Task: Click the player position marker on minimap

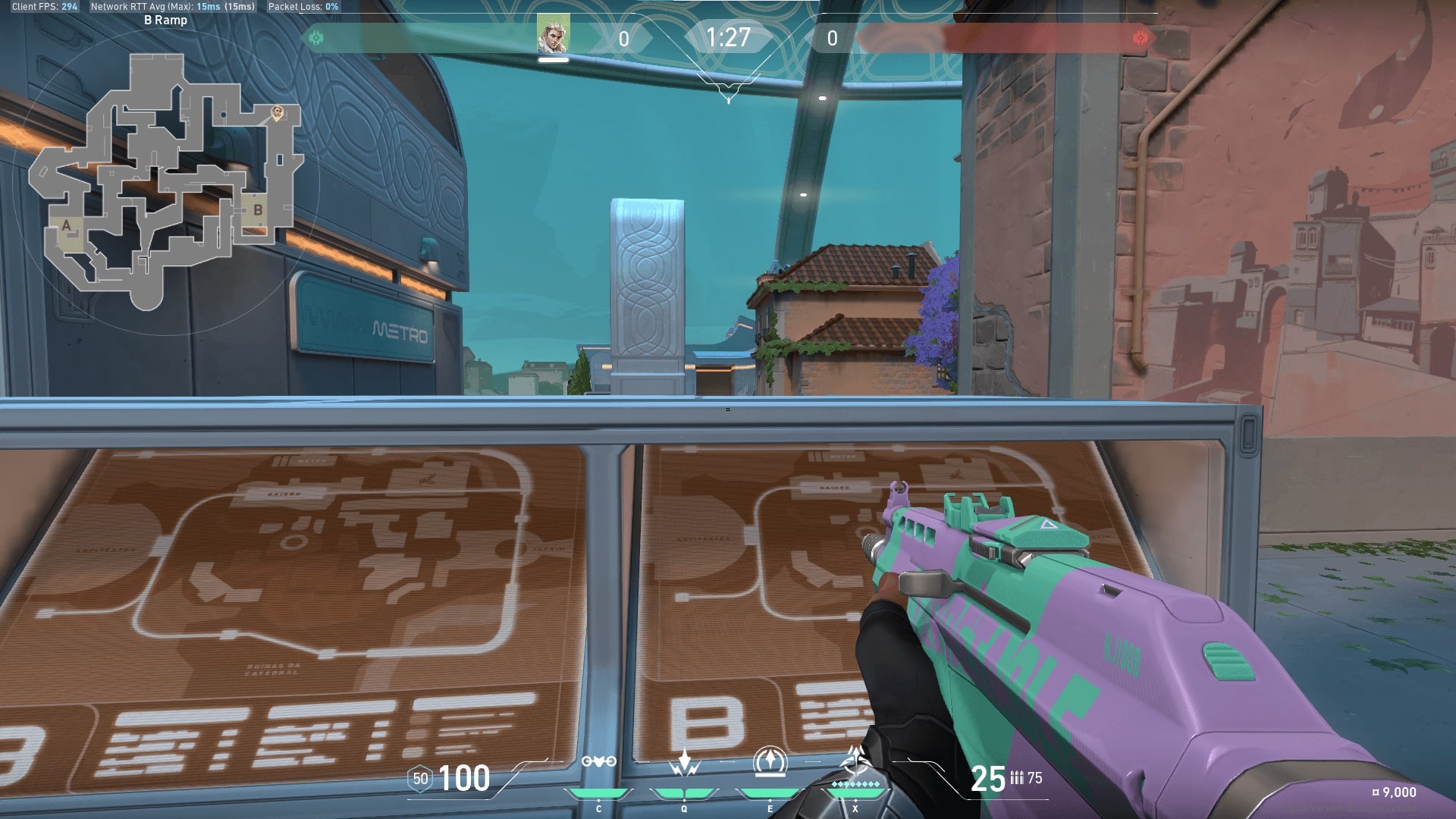Action: pos(278,113)
